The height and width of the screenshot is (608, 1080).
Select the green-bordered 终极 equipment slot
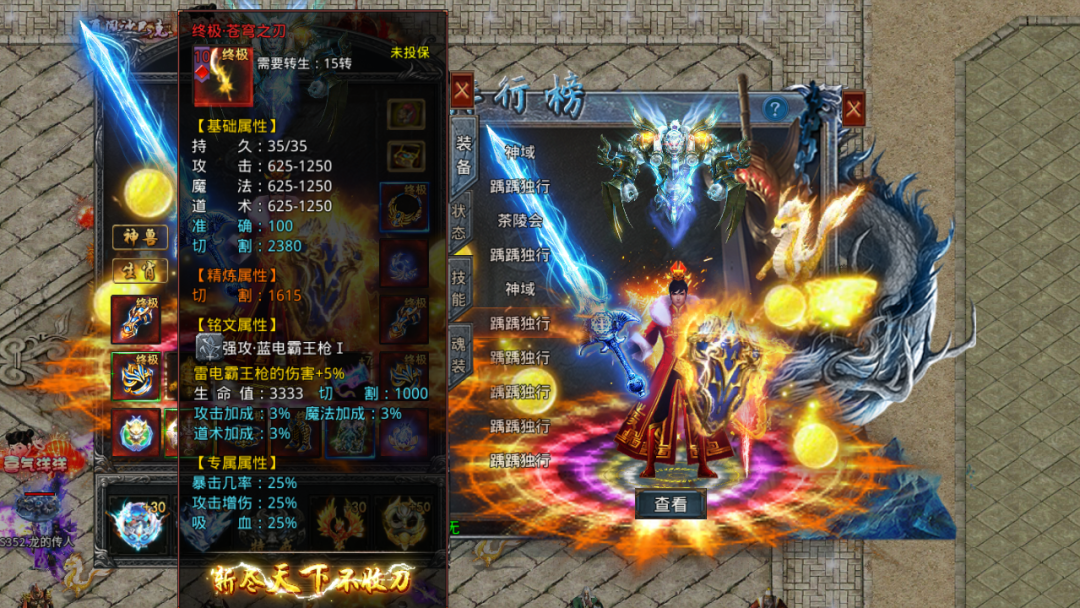click(x=136, y=377)
